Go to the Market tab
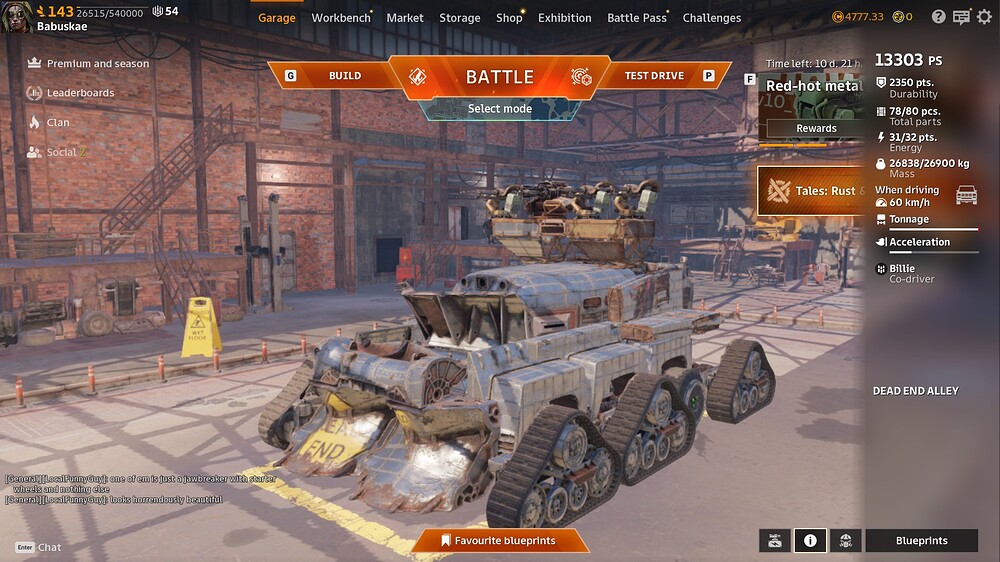This screenshot has height=562, width=1000. 405,18
